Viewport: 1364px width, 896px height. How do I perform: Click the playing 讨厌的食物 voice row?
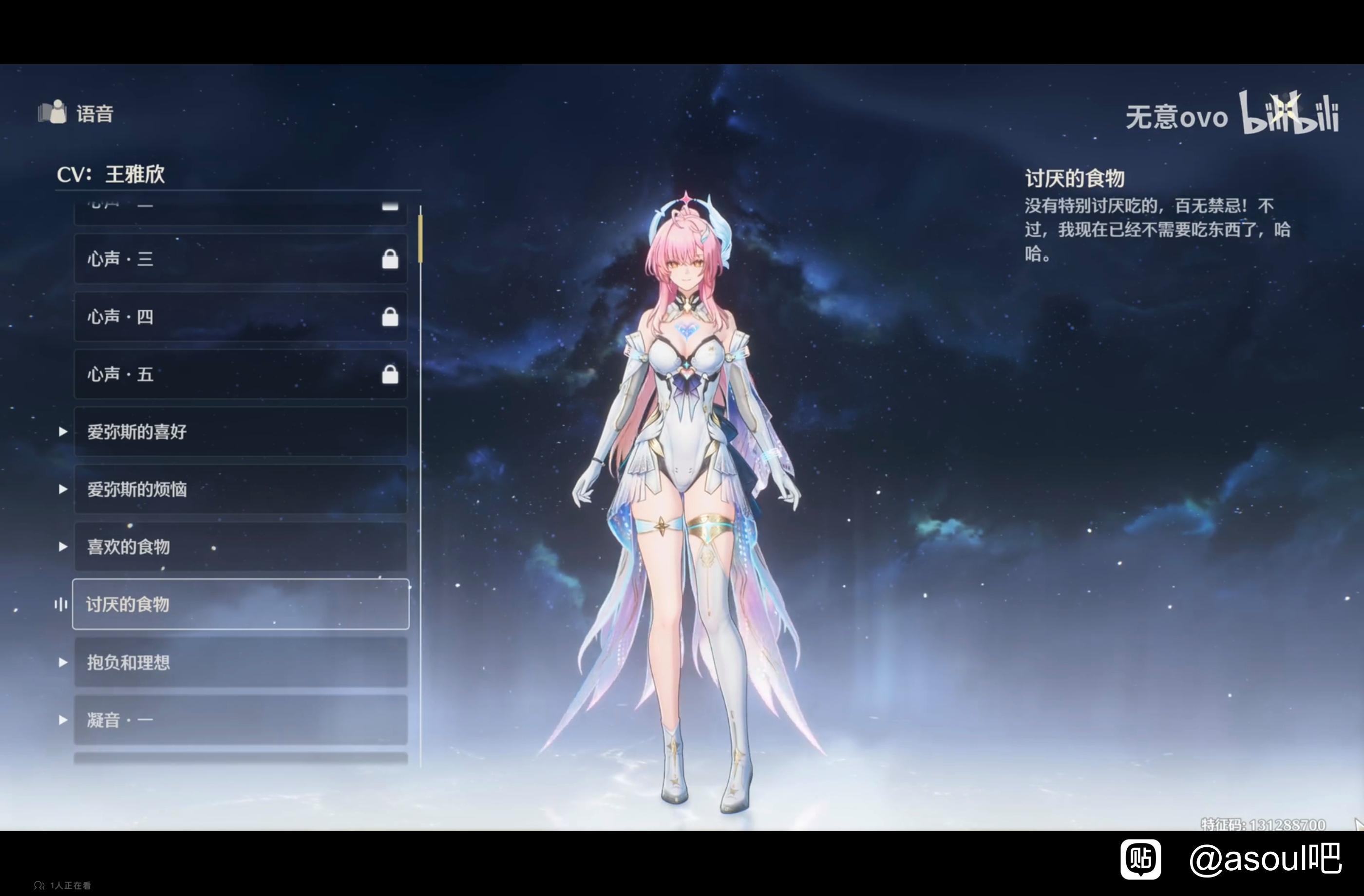[x=240, y=604]
